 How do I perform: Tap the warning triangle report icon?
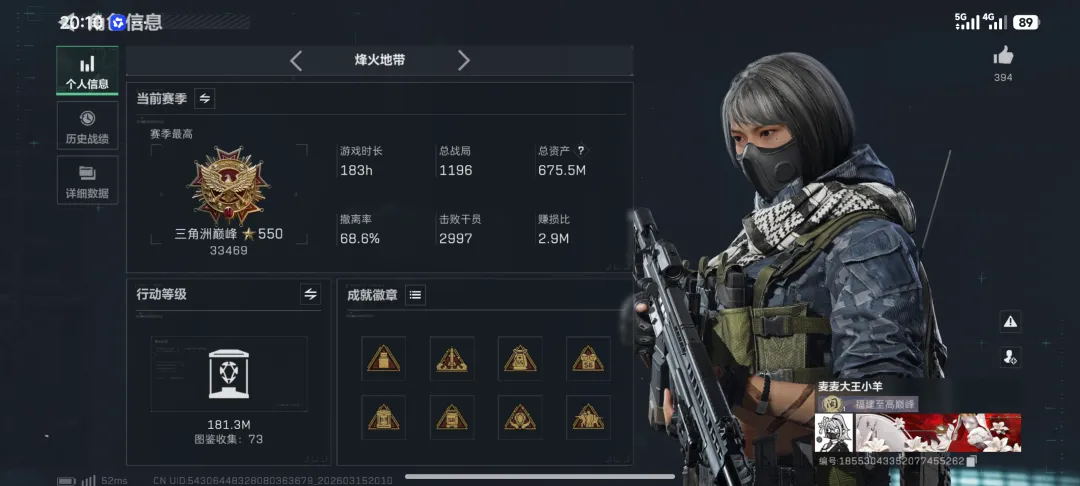pyautogui.click(x=1010, y=321)
